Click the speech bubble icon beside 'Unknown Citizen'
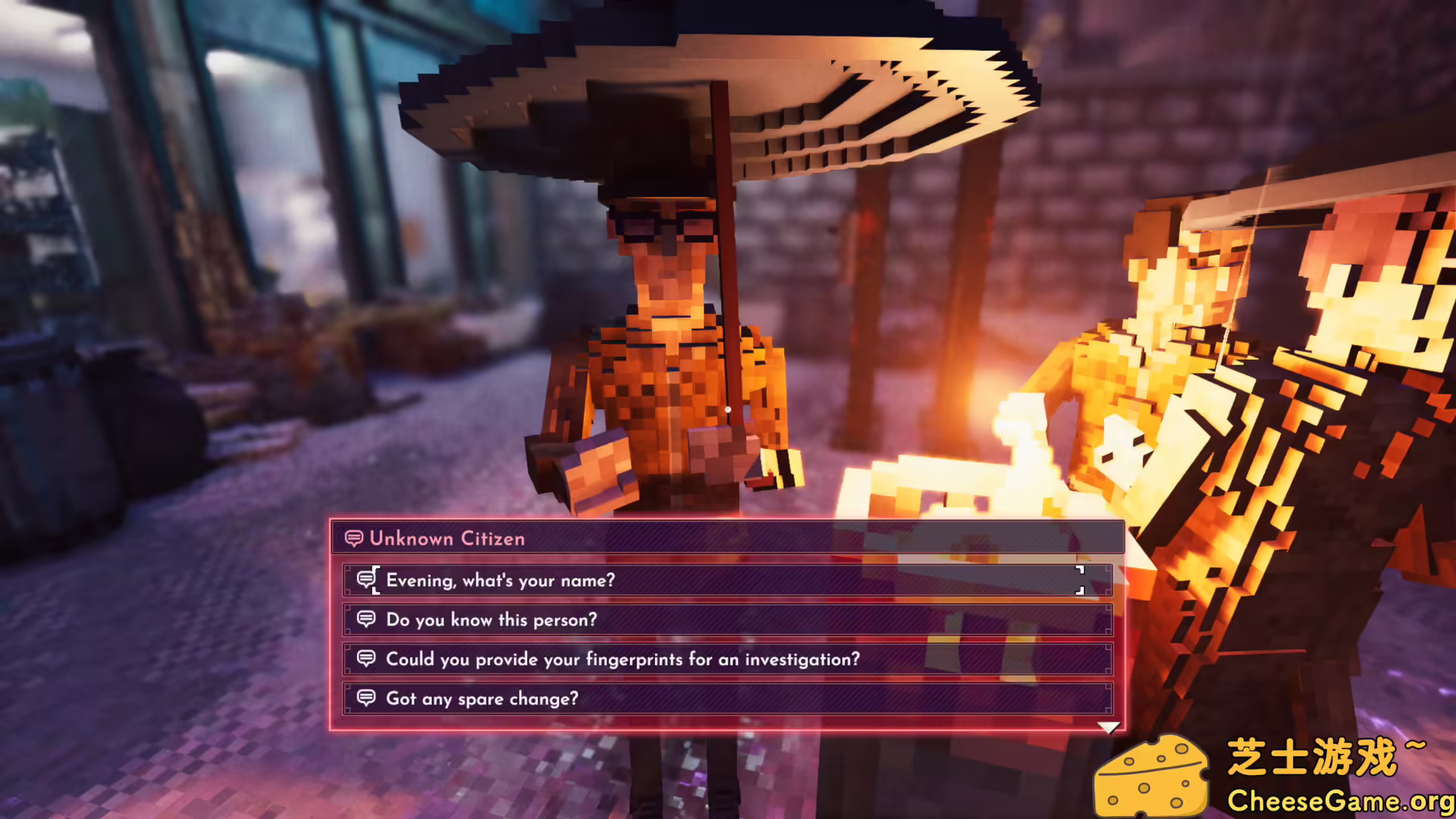This screenshot has height=819, width=1456. point(353,538)
